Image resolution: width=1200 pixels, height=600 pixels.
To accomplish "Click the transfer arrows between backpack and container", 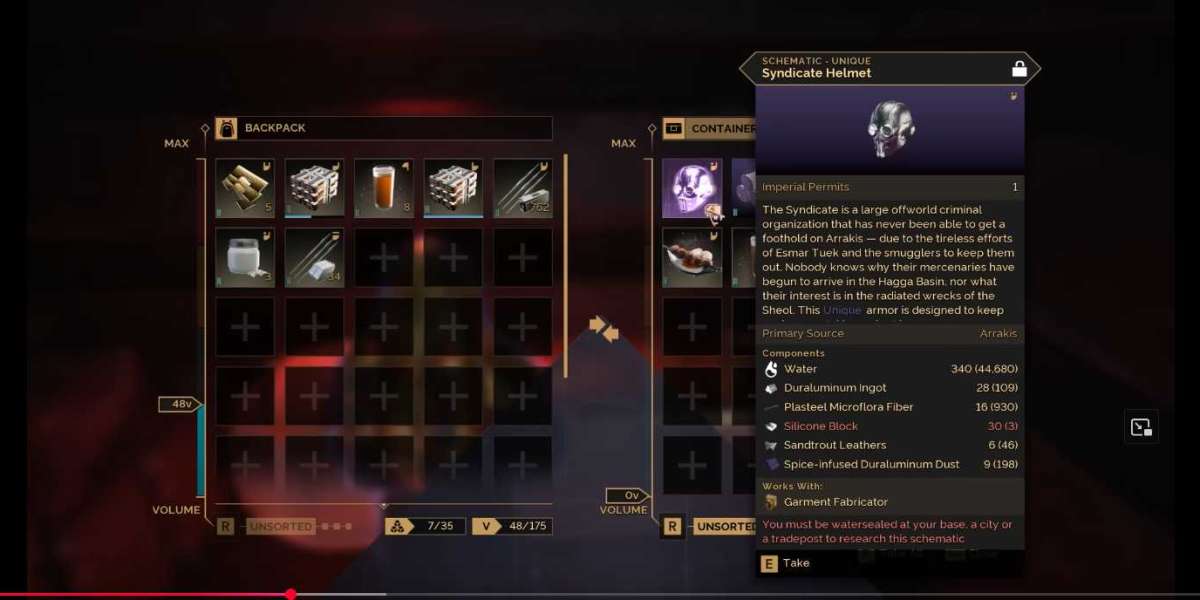I will click(604, 327).
